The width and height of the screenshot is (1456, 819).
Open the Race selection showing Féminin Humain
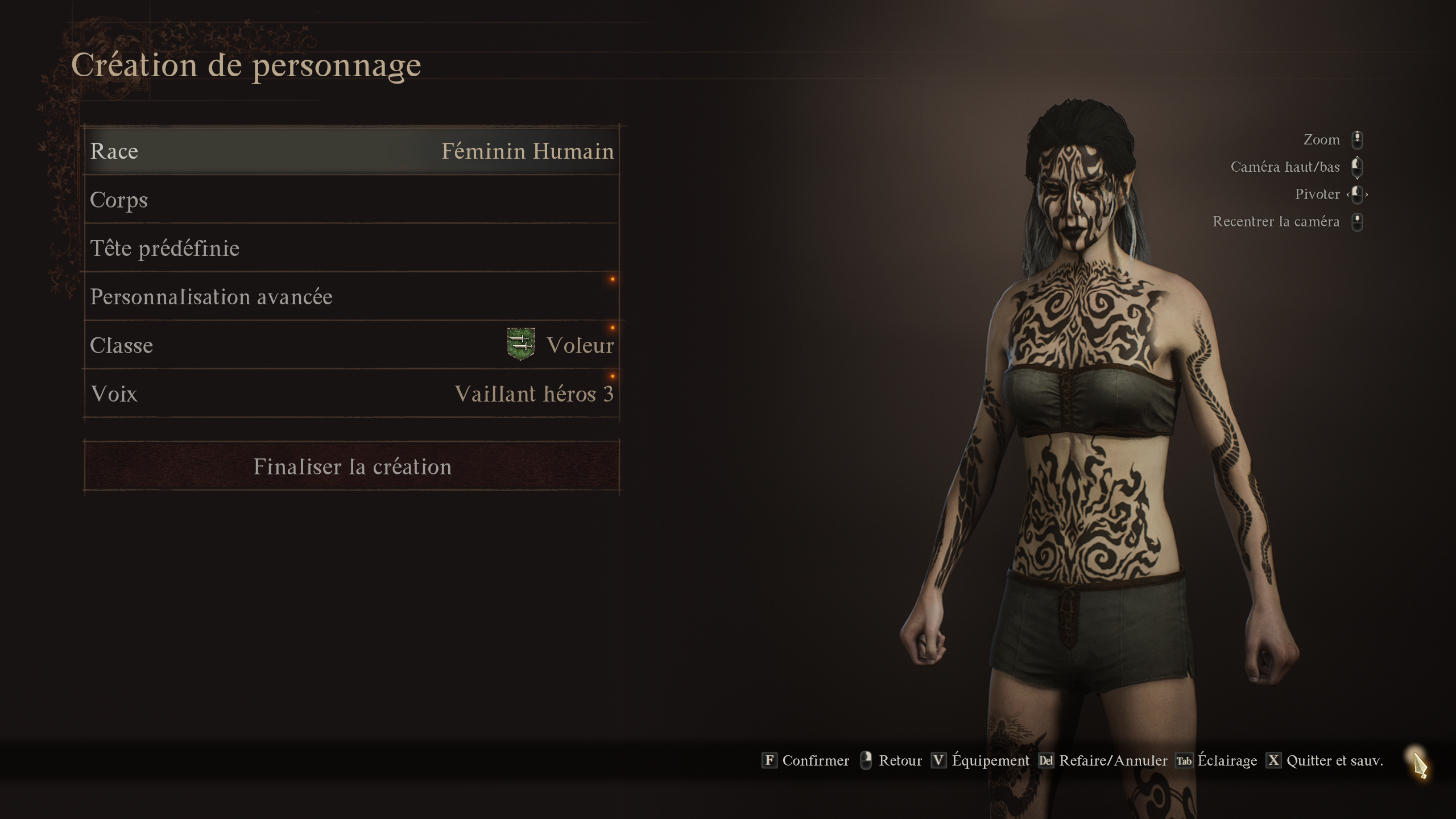coord(353,151)
